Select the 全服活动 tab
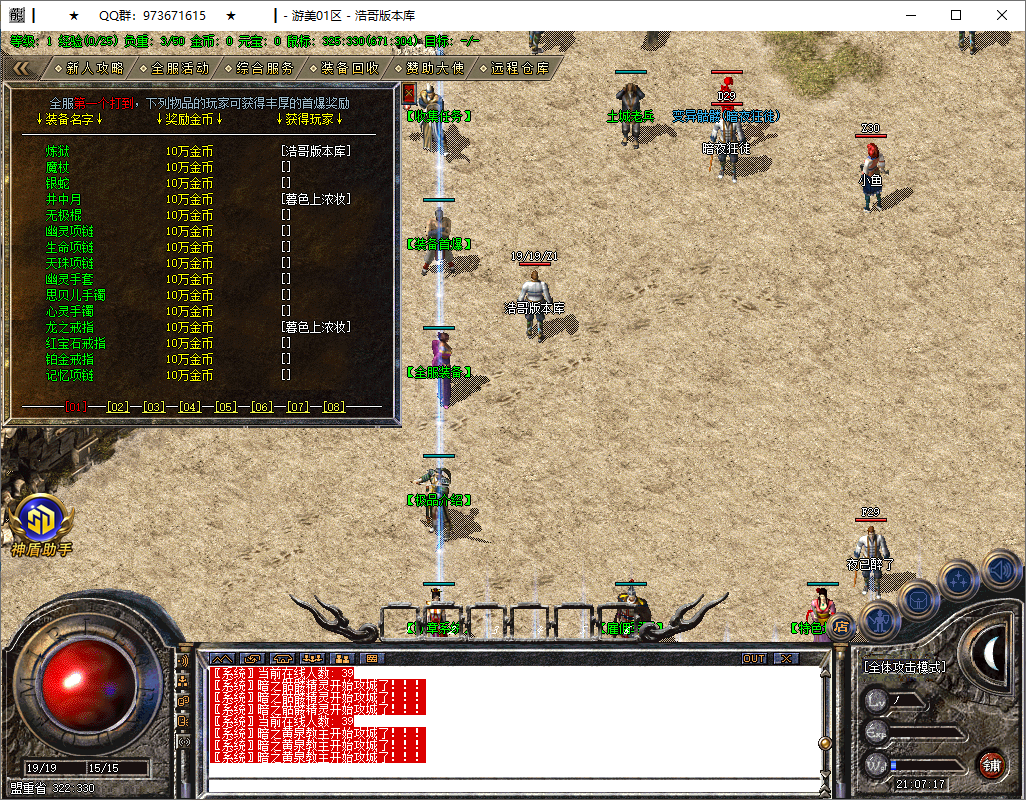This screenshot has height=800, width=1026. pos(180,68)
